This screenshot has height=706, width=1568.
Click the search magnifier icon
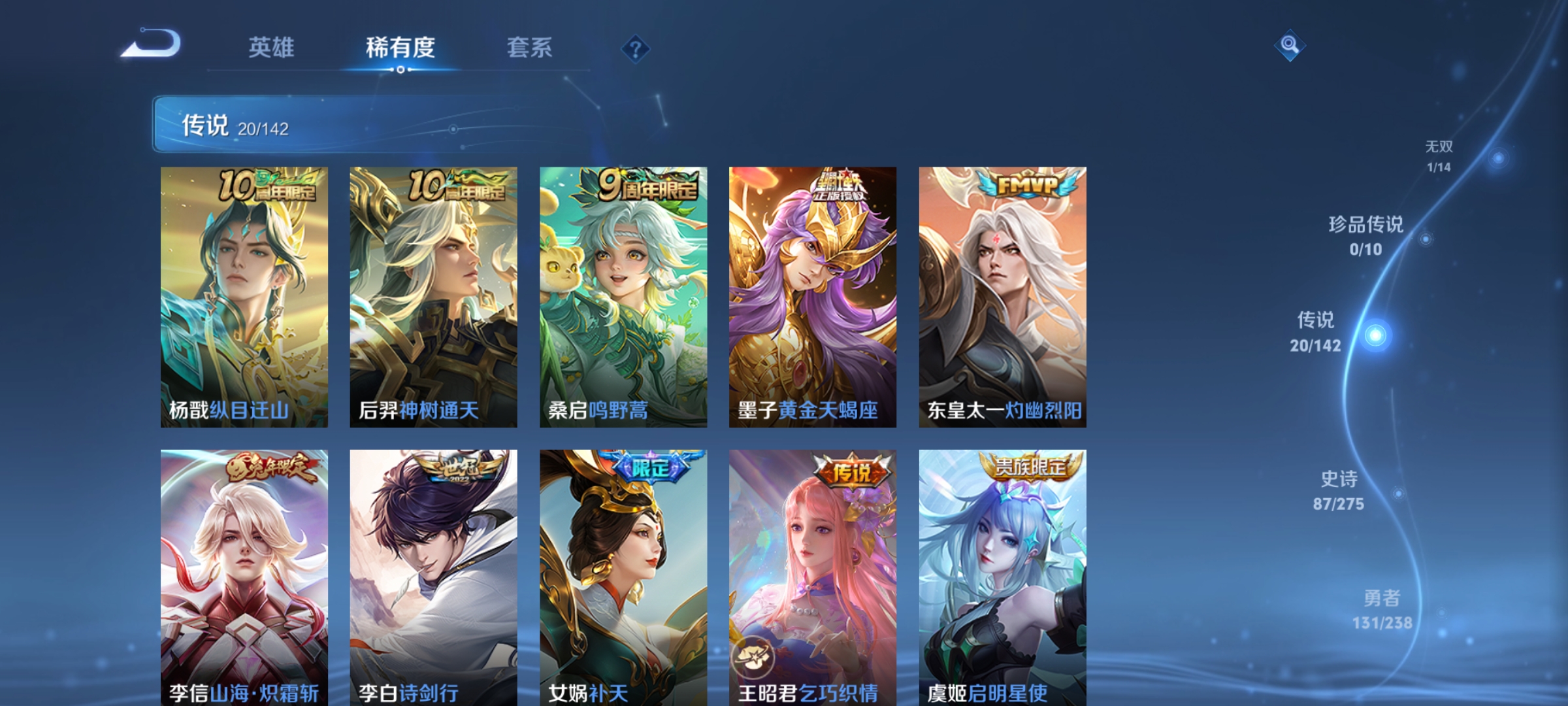pyautogui.click(x=1290, y=44)
